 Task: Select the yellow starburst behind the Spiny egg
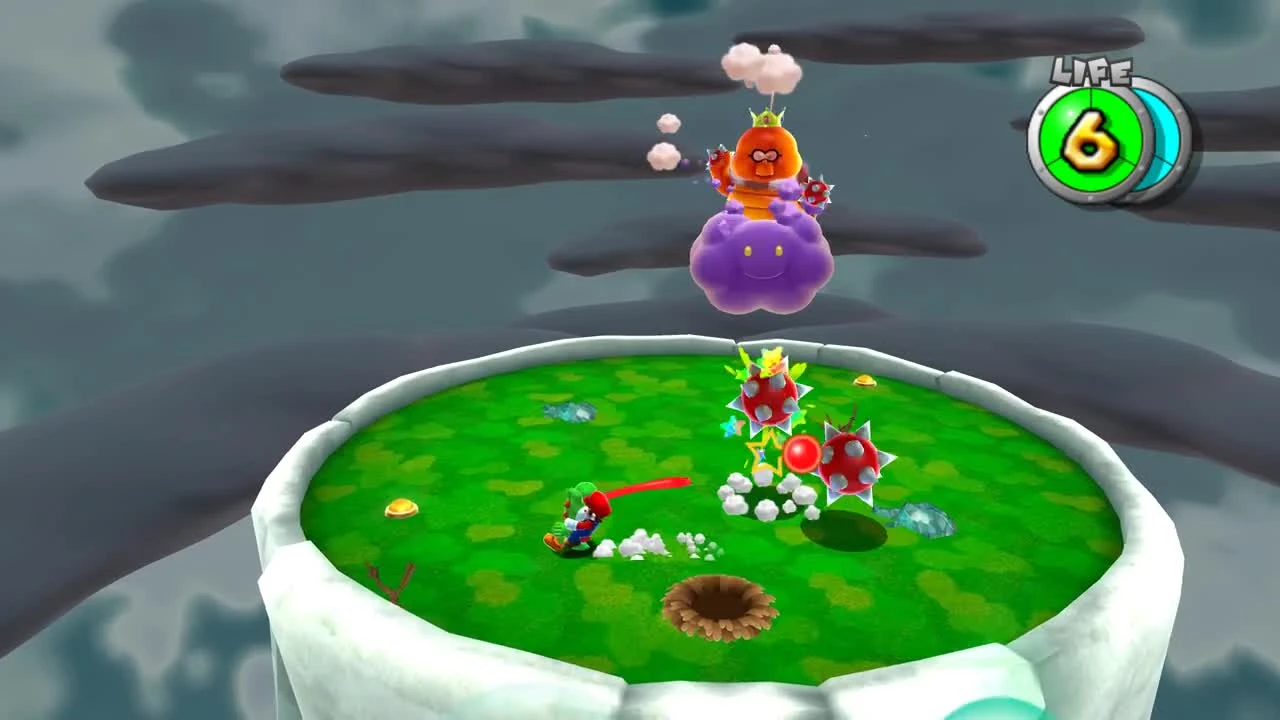click(769, 362)
